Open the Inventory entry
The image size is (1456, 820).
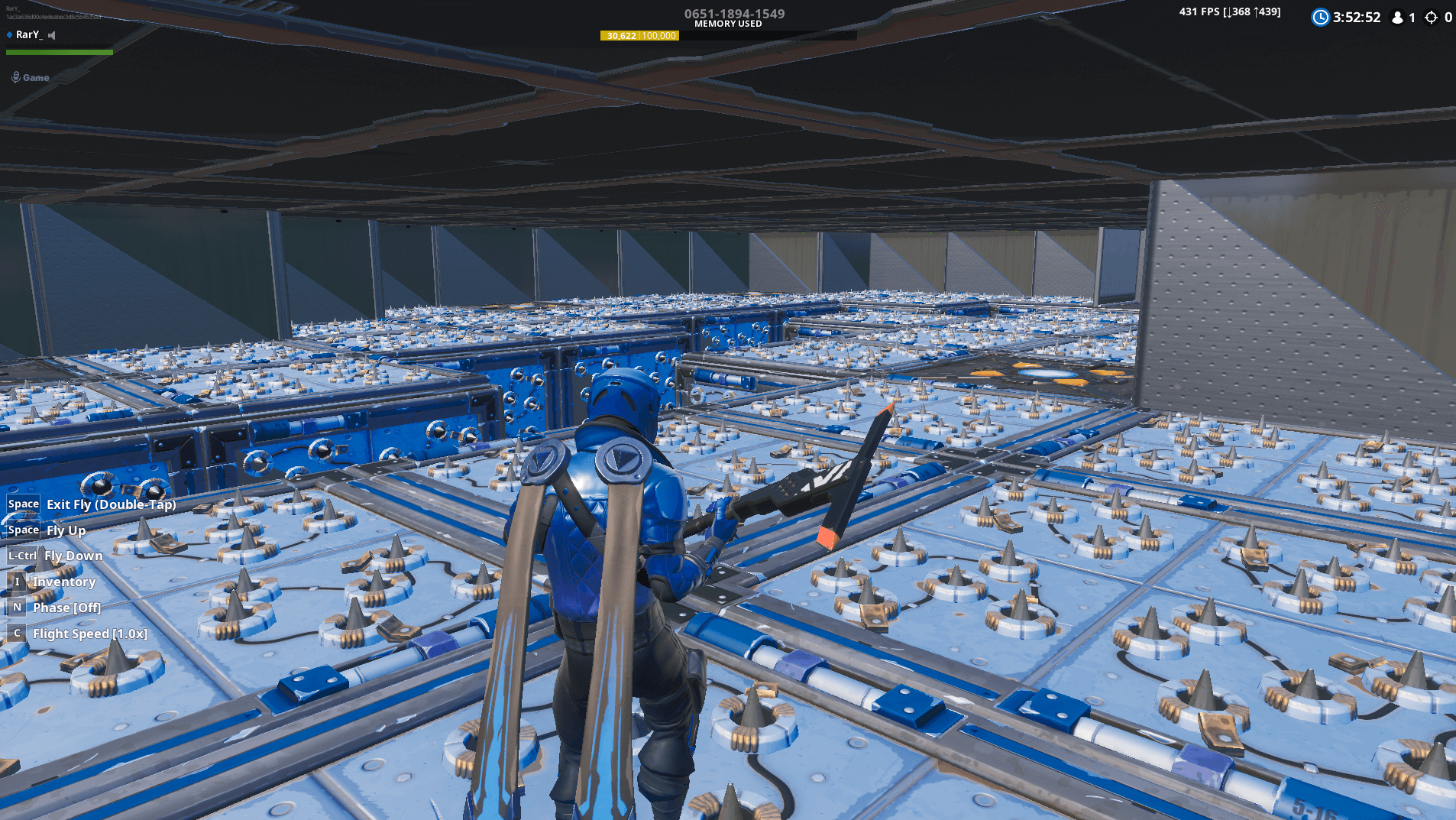pyautogui.click(x=63, y=582)
